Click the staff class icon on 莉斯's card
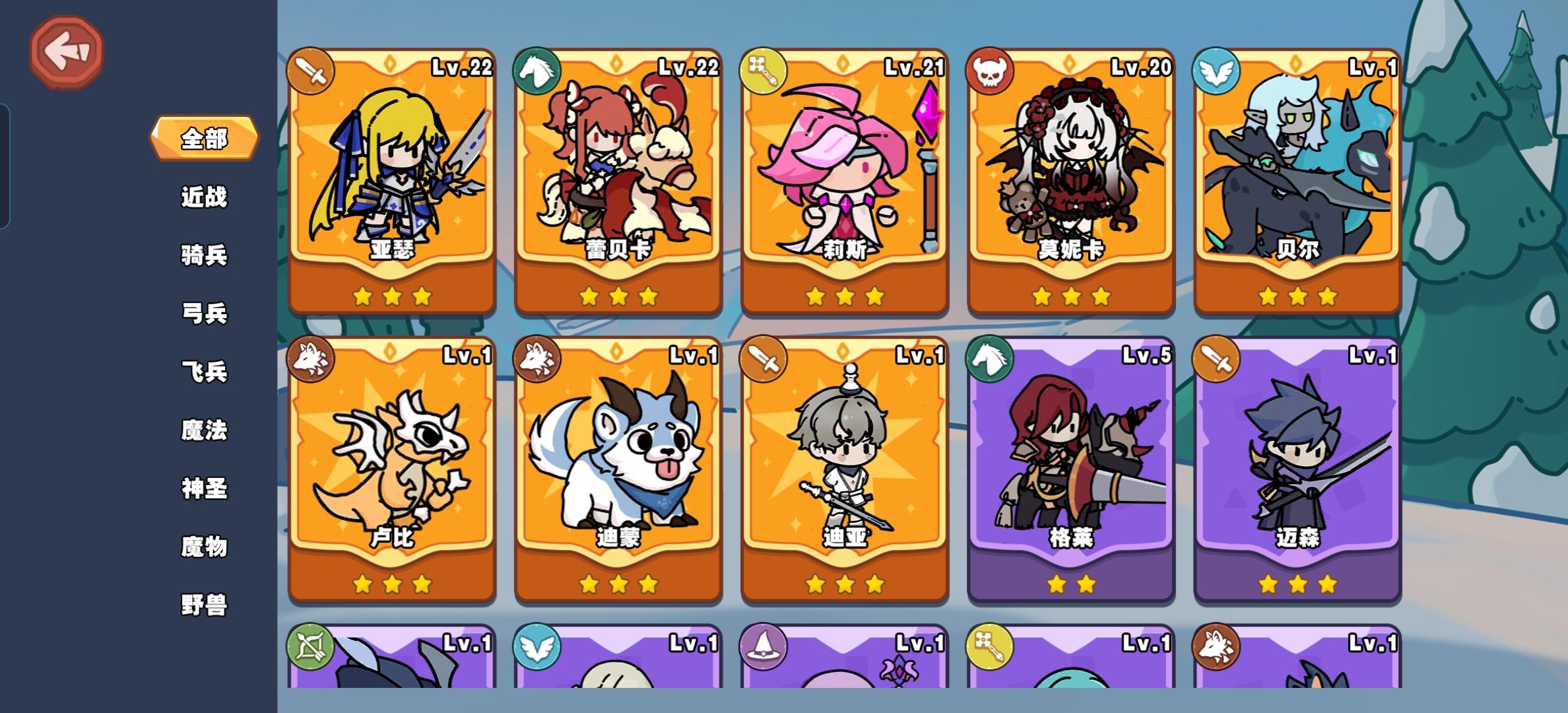Image resolution: width=1568 pixels, height=713 pixels. coord(763,69)
